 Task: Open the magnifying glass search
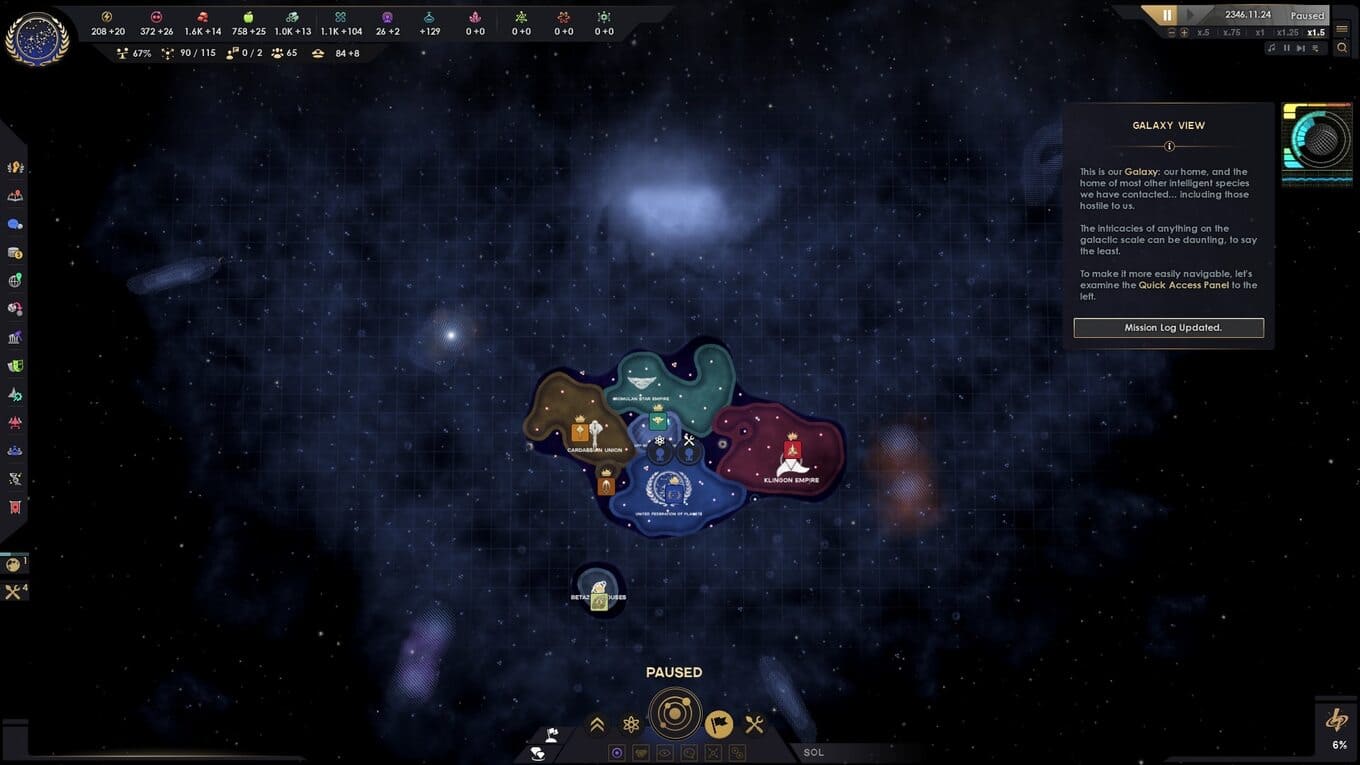1342,48
